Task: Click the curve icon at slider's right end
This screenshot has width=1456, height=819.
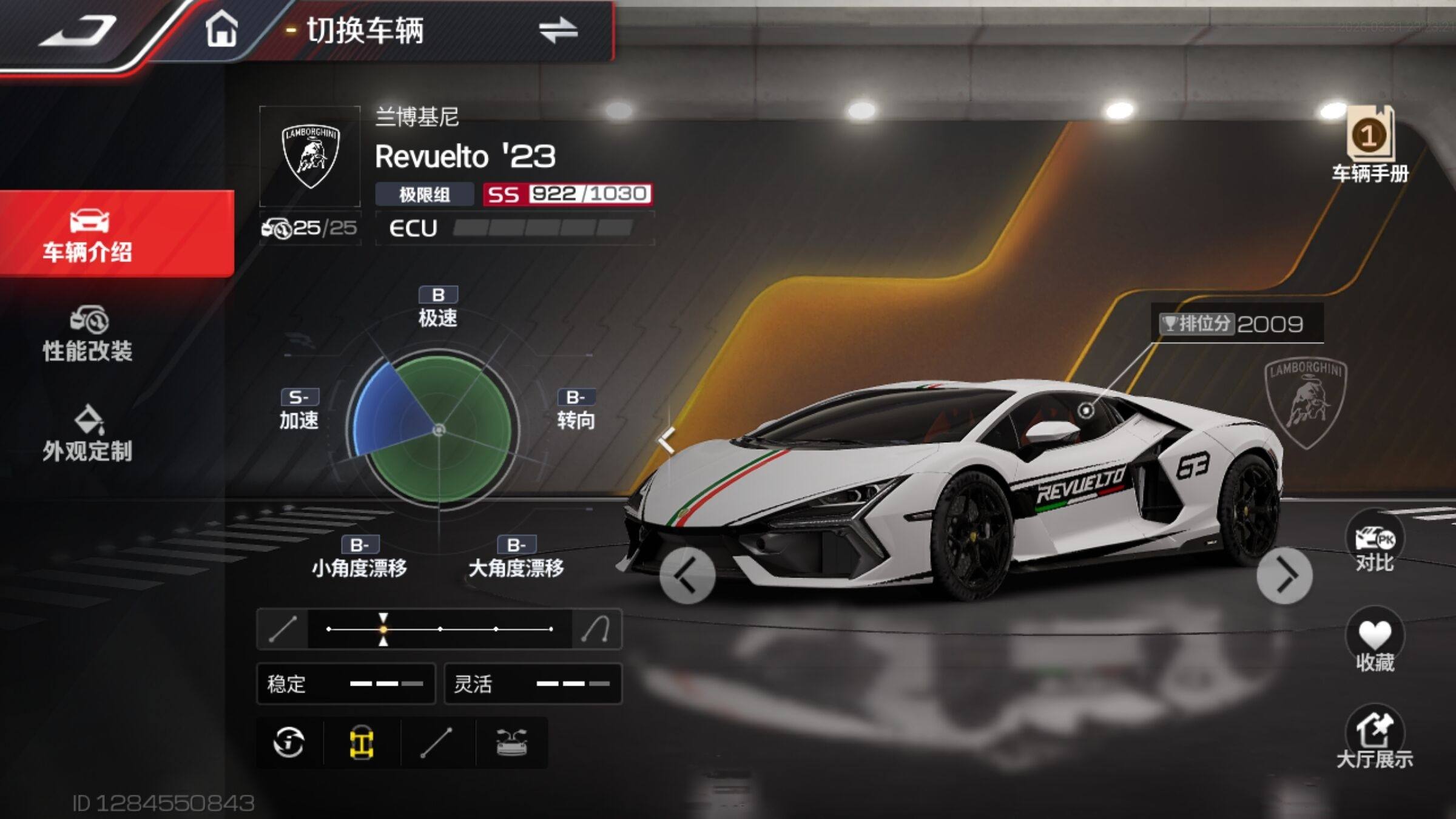Action: pyautogui.click(x=596, y=629)
